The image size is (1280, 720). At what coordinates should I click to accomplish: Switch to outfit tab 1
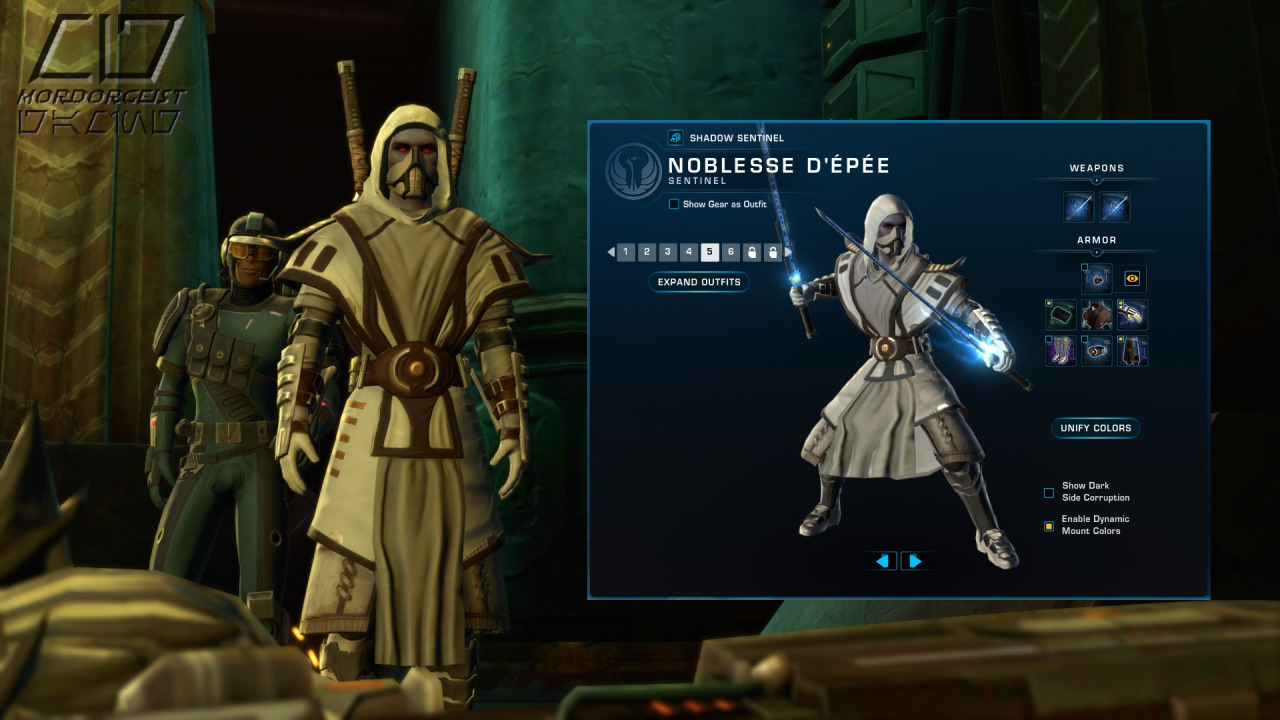click(626, 252)
